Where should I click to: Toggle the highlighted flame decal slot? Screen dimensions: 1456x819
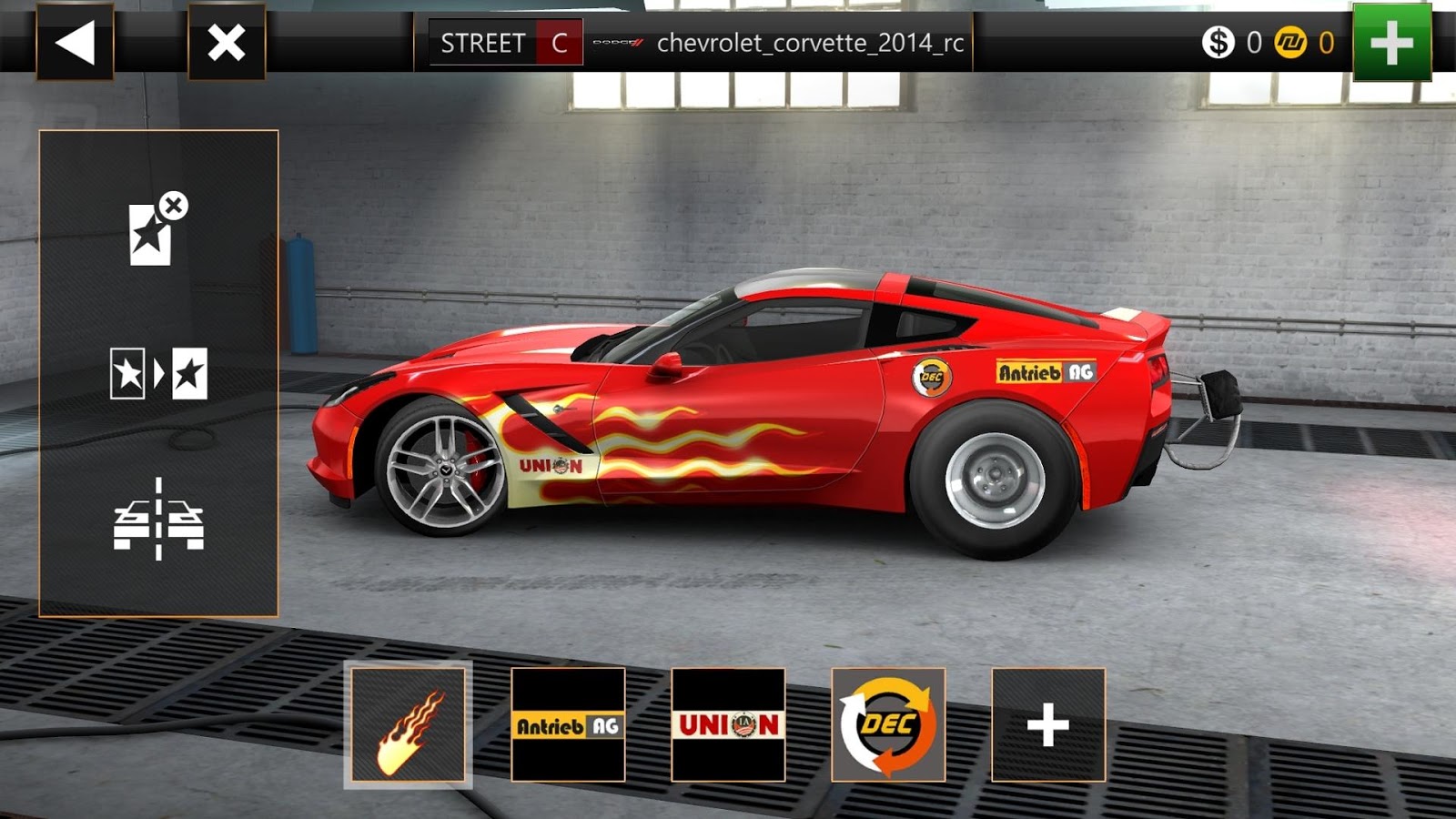(408, 726)
